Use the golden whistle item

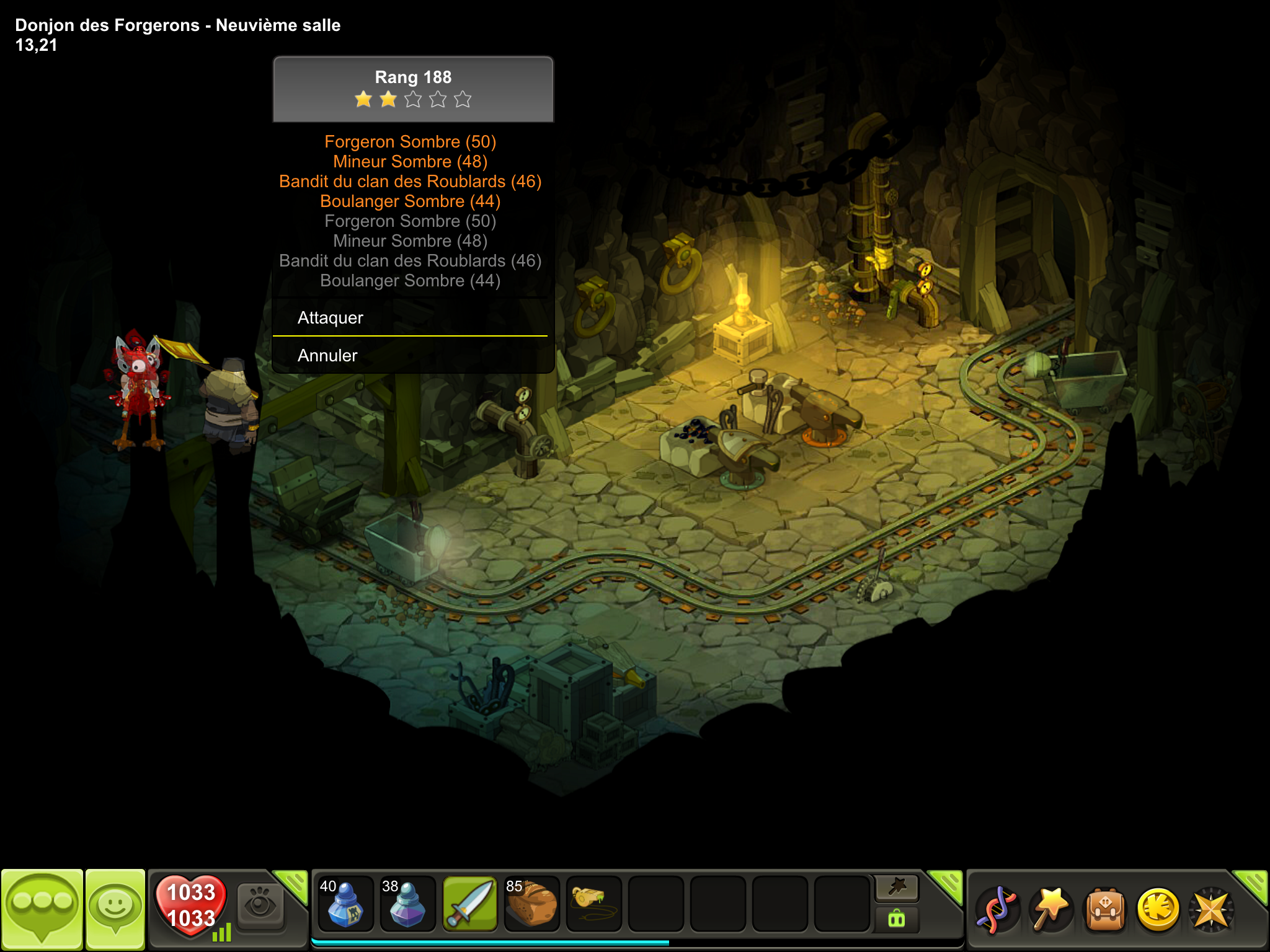[x=593, y=904]
